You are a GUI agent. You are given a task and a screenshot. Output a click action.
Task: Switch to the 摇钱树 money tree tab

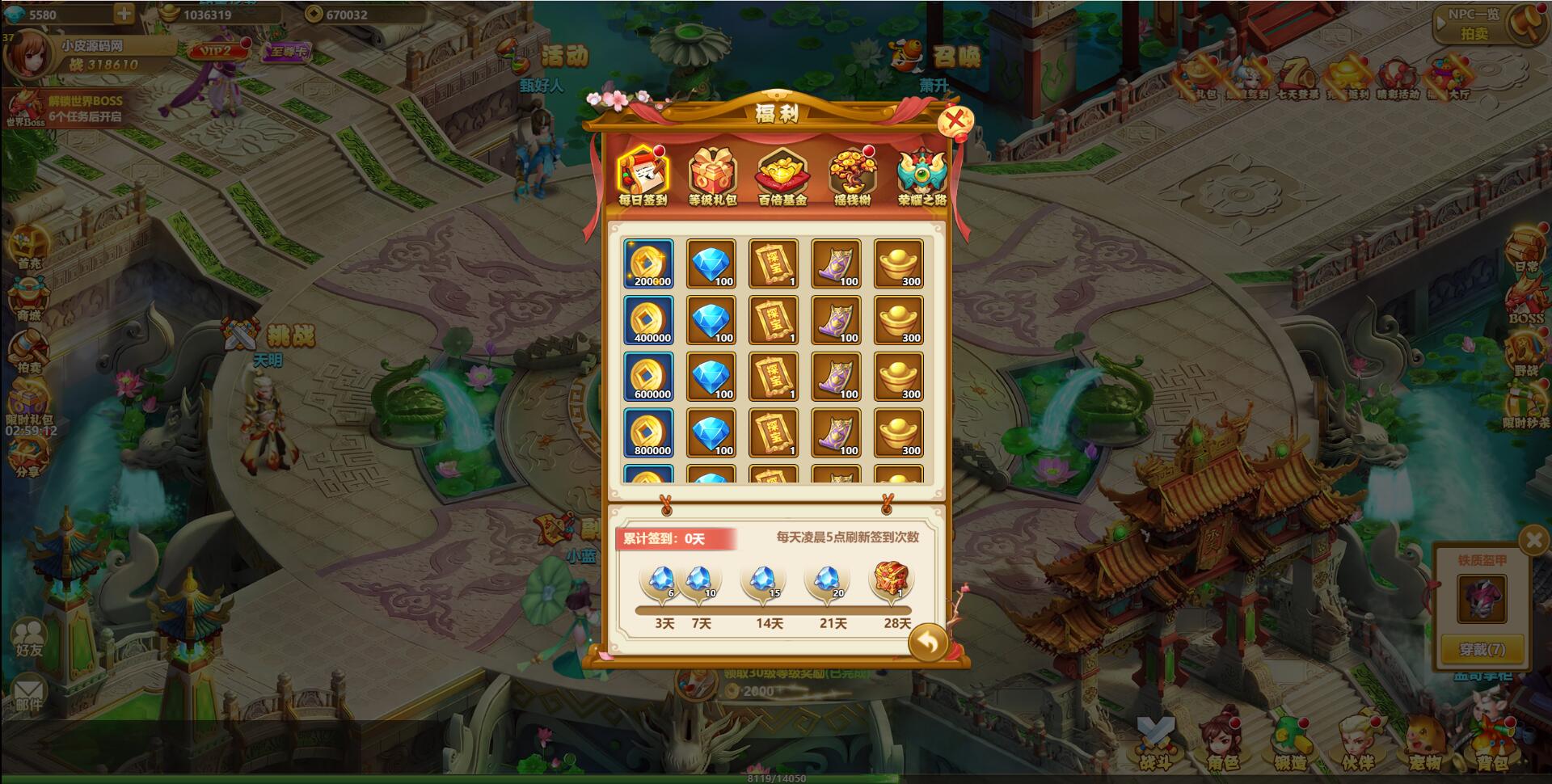tap(852, 175)
